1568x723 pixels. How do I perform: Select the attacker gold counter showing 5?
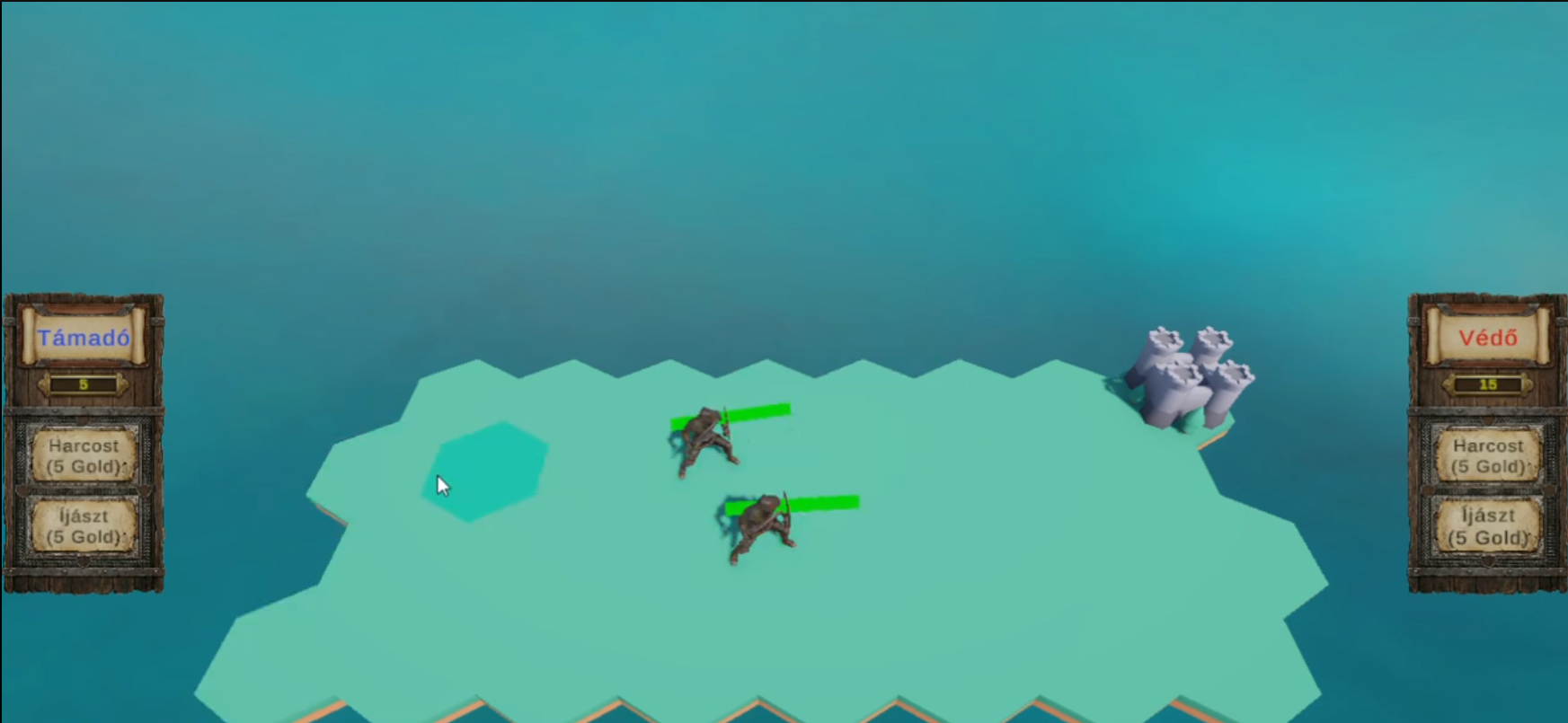pyautogui.click(x=84, y=384)
